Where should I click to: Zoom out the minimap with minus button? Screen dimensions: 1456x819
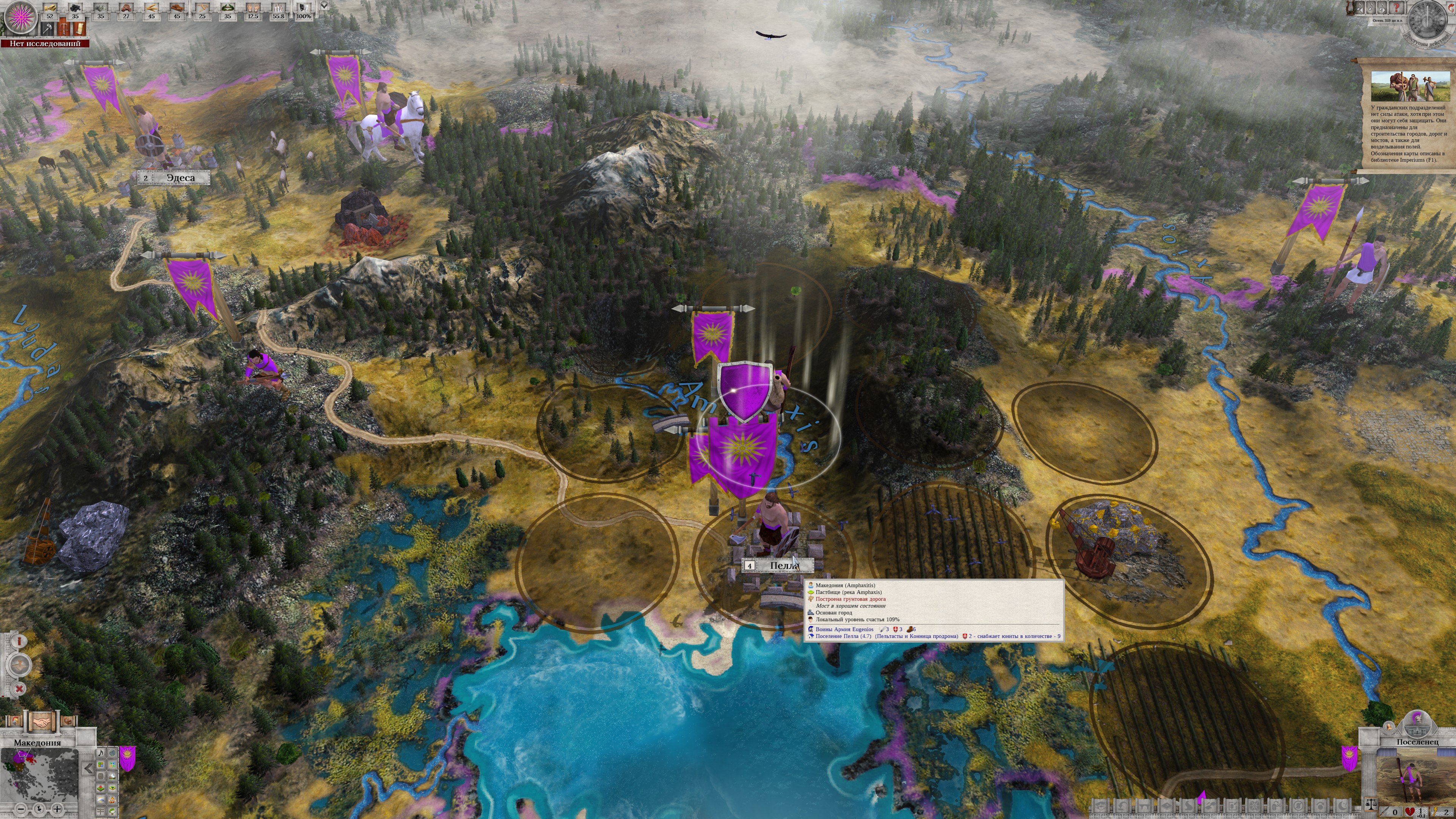[x=21, y=810]
